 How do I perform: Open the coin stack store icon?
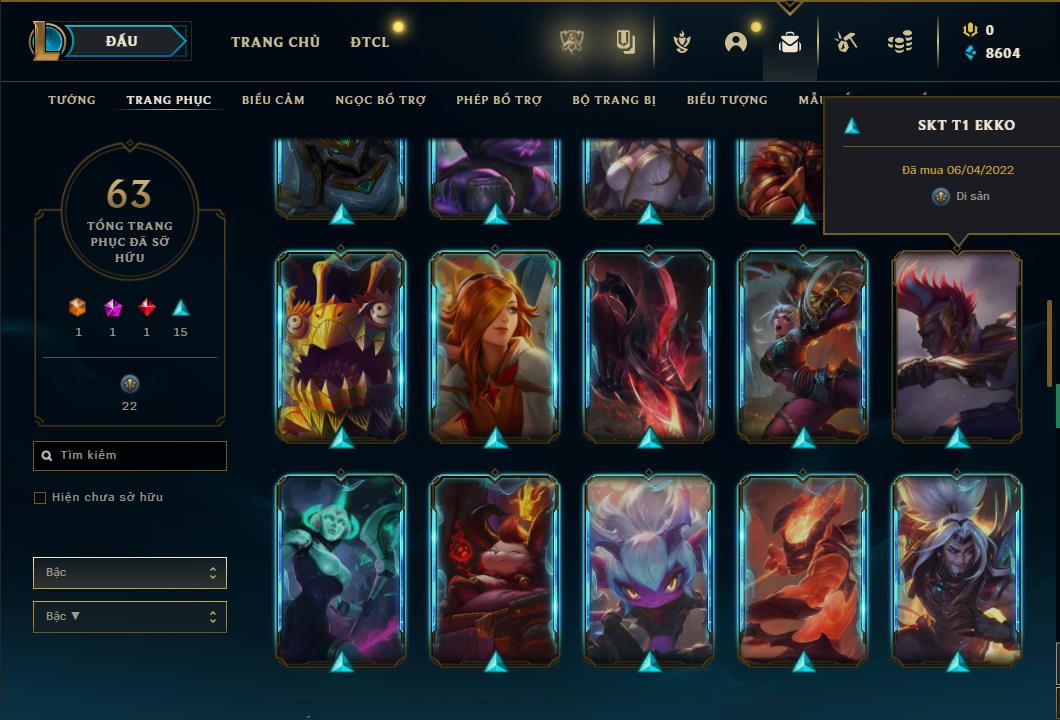click(x=900, y=42)
